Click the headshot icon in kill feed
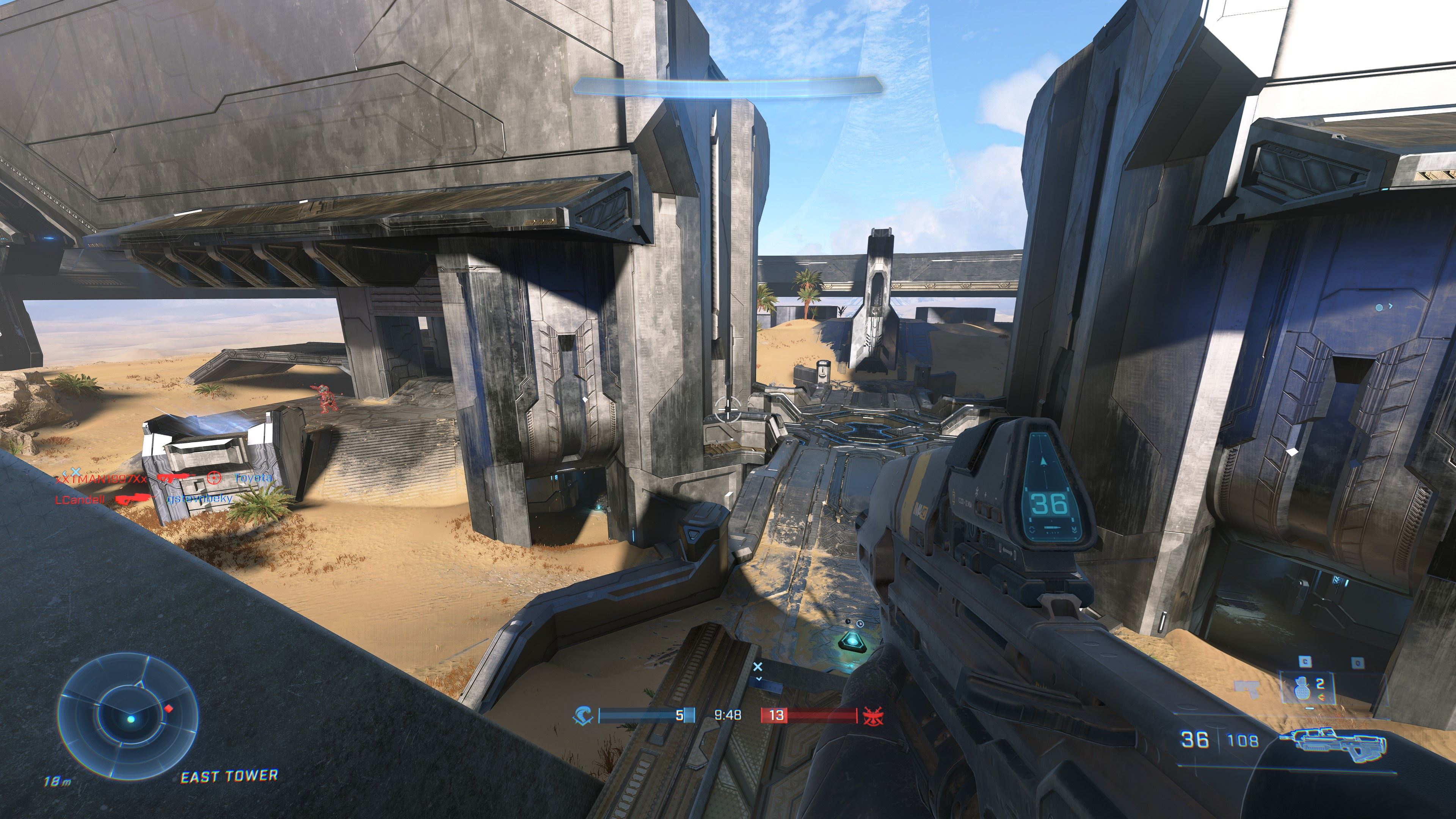 click(213, 478)
